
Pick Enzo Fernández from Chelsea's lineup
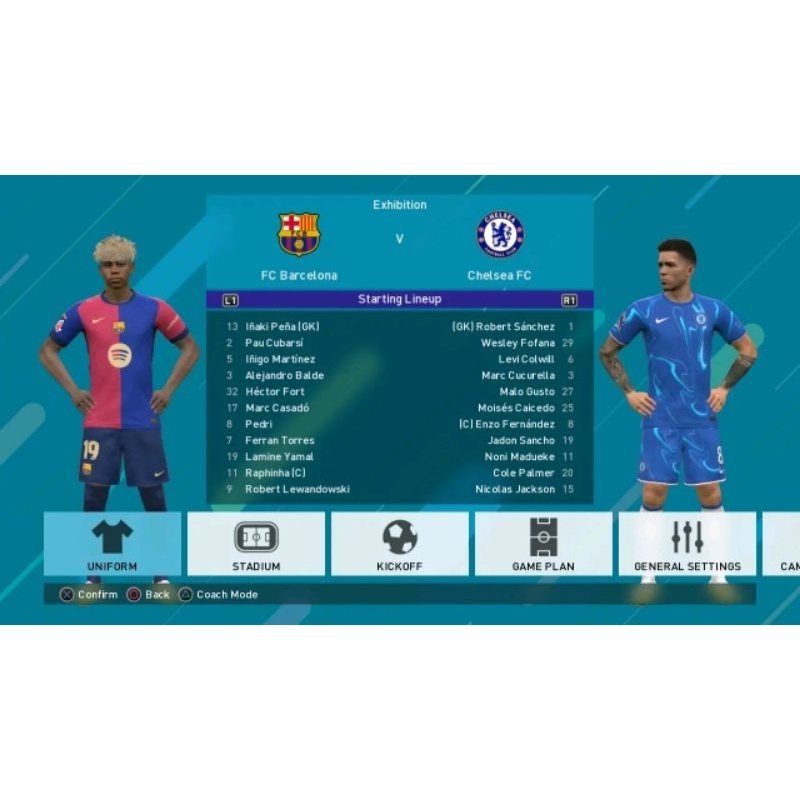click(x=514, y=424)
